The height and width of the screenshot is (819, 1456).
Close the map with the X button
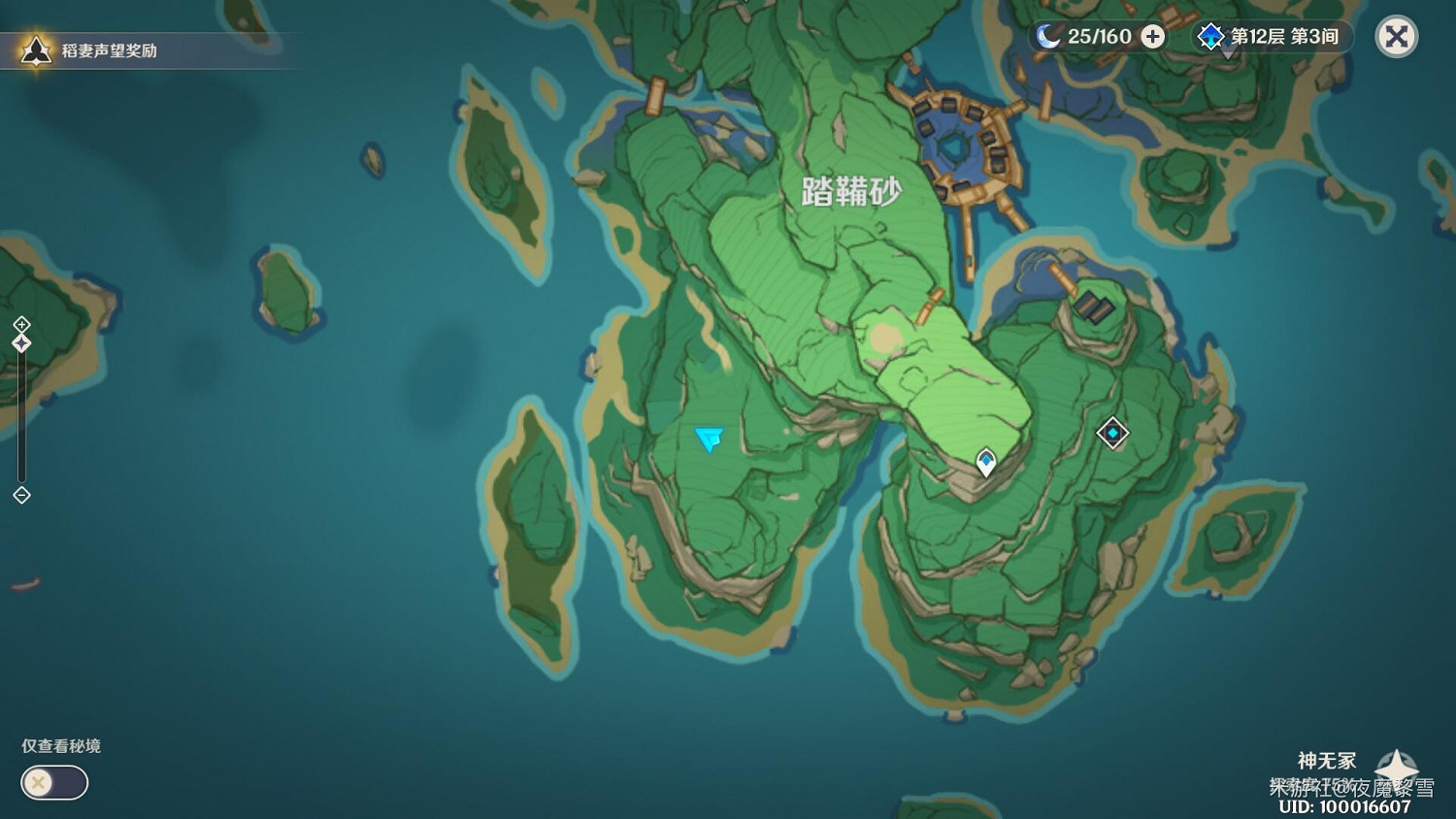tap(1395, 37)
